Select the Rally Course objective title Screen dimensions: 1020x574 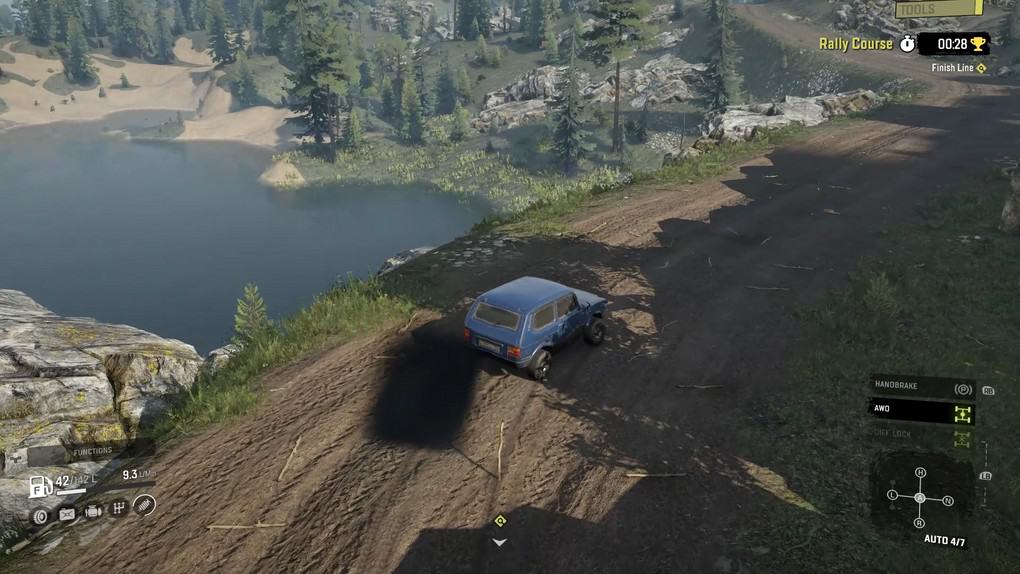coord(855,44)
